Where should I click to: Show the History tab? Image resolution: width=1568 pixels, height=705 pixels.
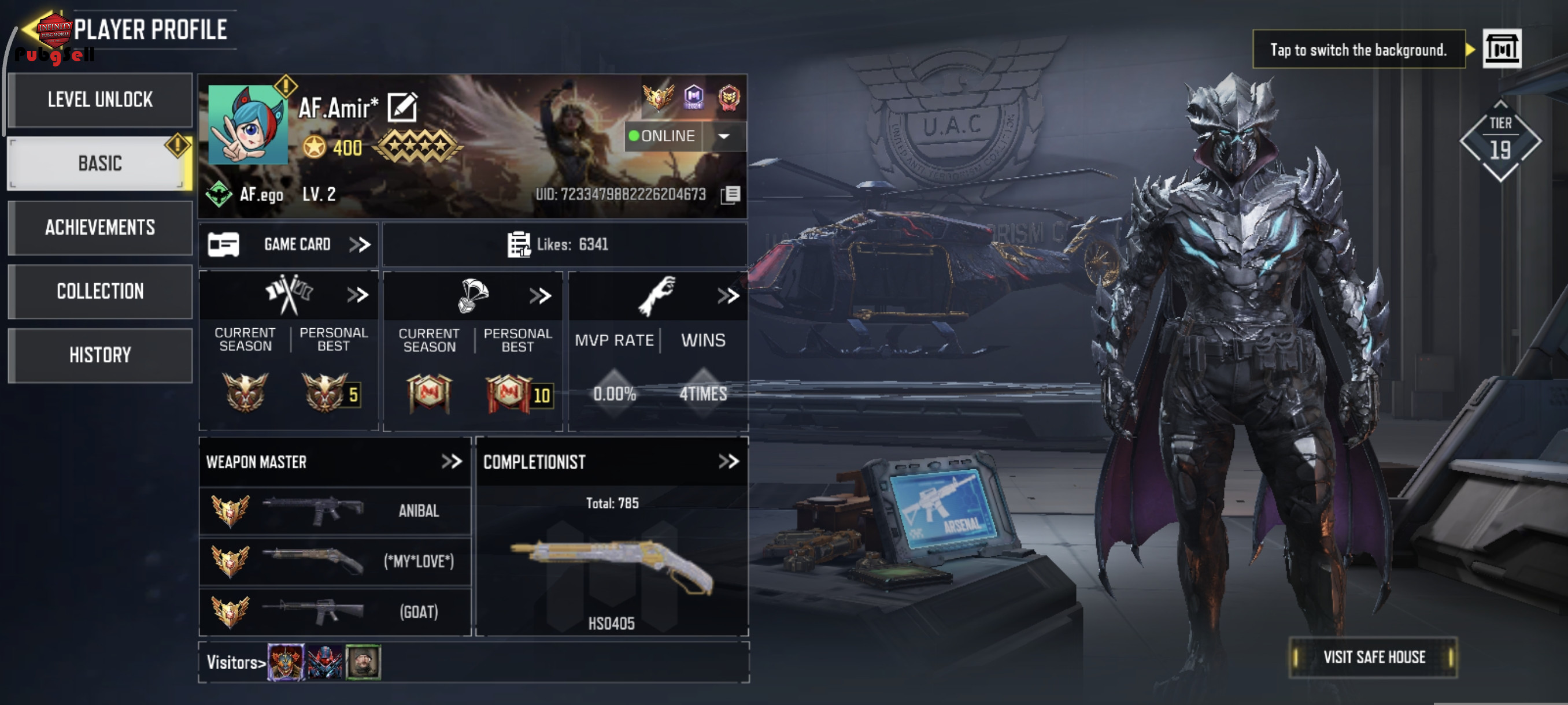coord(100,355)
